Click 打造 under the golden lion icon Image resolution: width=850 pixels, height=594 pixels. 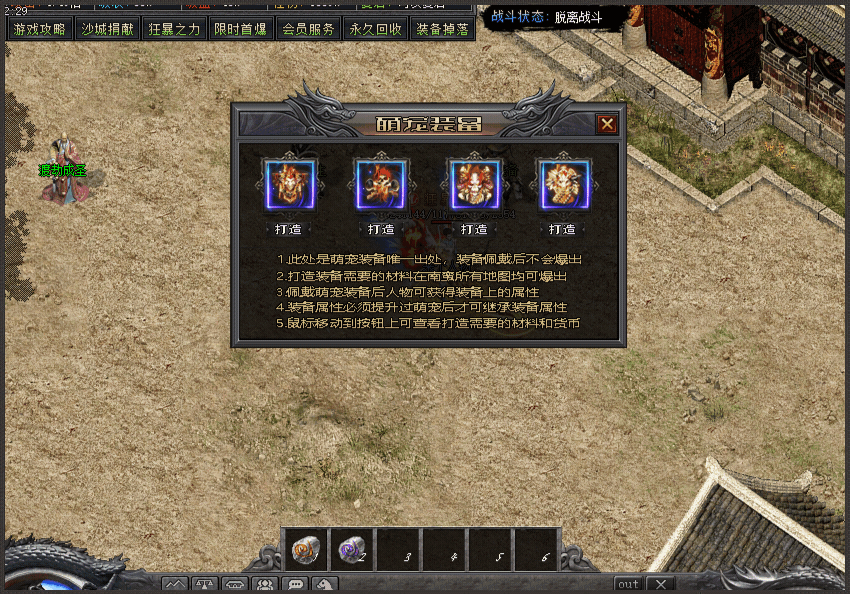(563, 229)
